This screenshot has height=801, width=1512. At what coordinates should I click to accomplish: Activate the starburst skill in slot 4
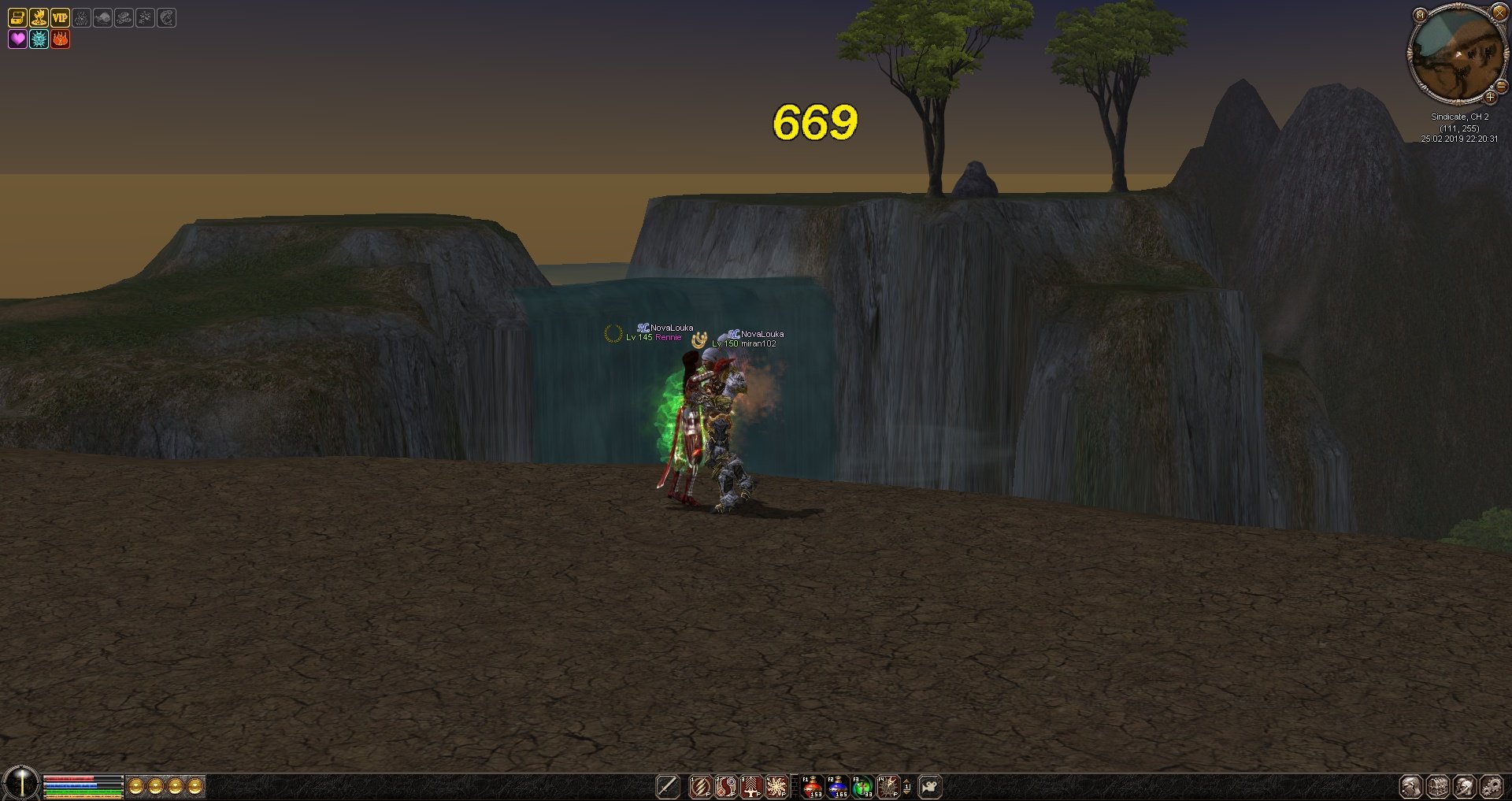tap(776, 786)
